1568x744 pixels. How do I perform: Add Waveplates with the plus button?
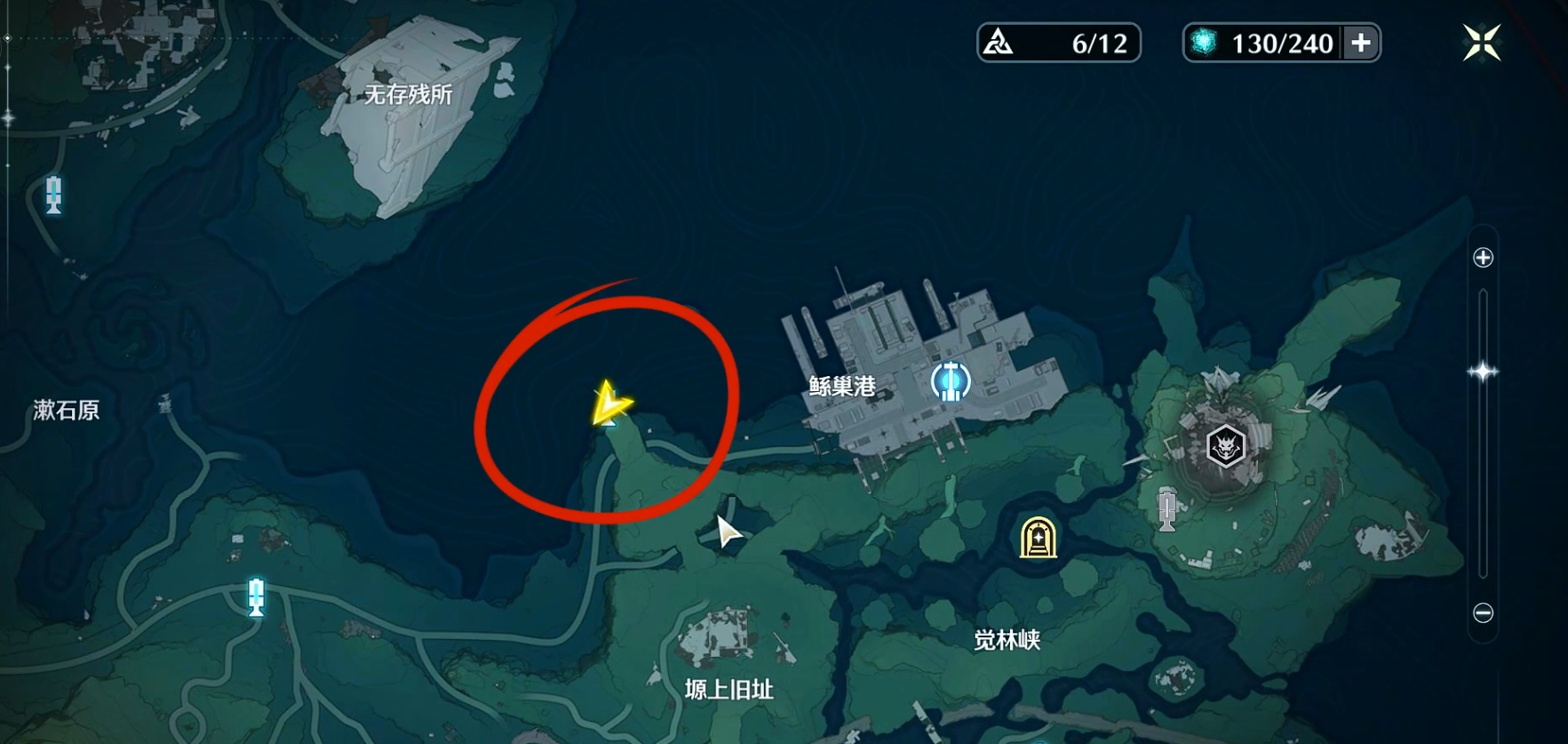tap(1361, 43)
